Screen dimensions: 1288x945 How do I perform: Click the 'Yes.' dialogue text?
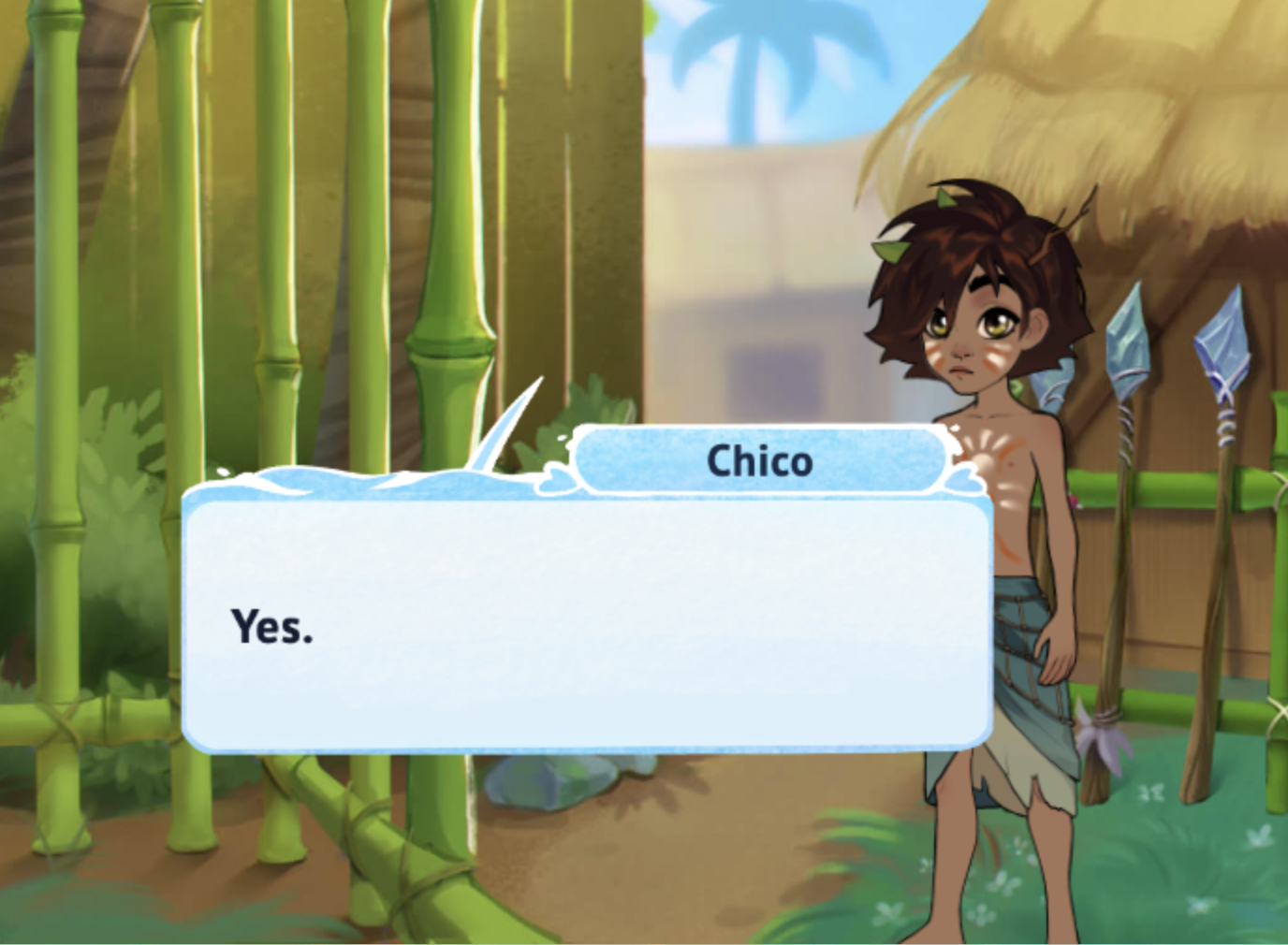pos(272,625)
